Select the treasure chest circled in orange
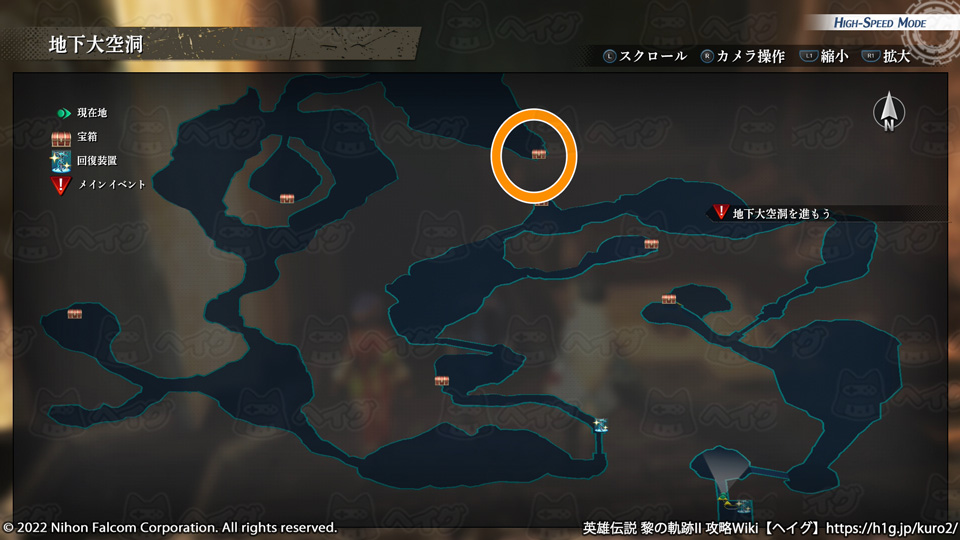The width and height of the screenshot is (960, 540). (x=539, y=154)
